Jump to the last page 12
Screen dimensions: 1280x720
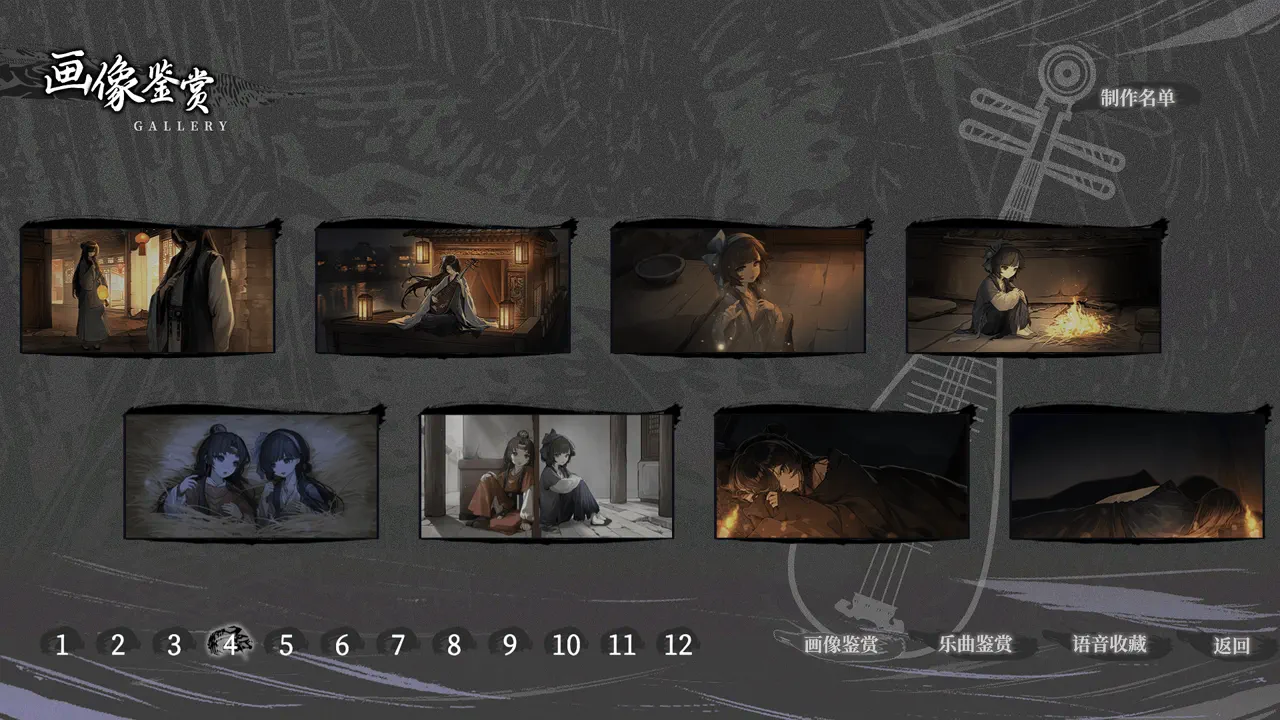click(x=677, y=646)
